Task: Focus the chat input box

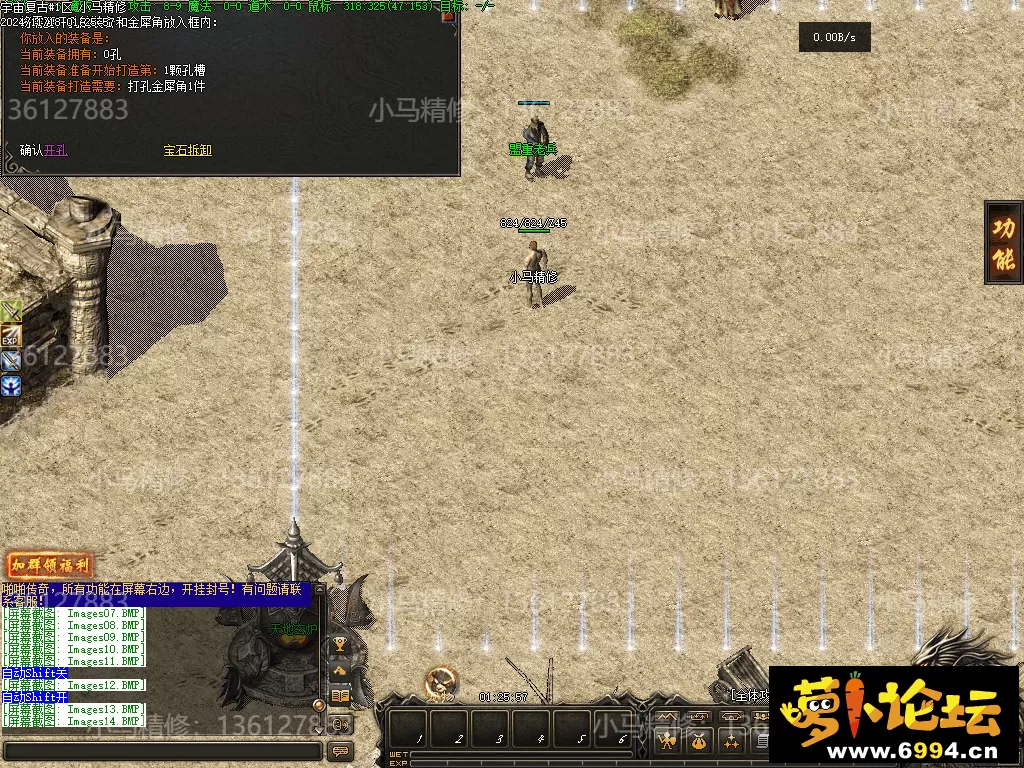Action: [160, 750]
